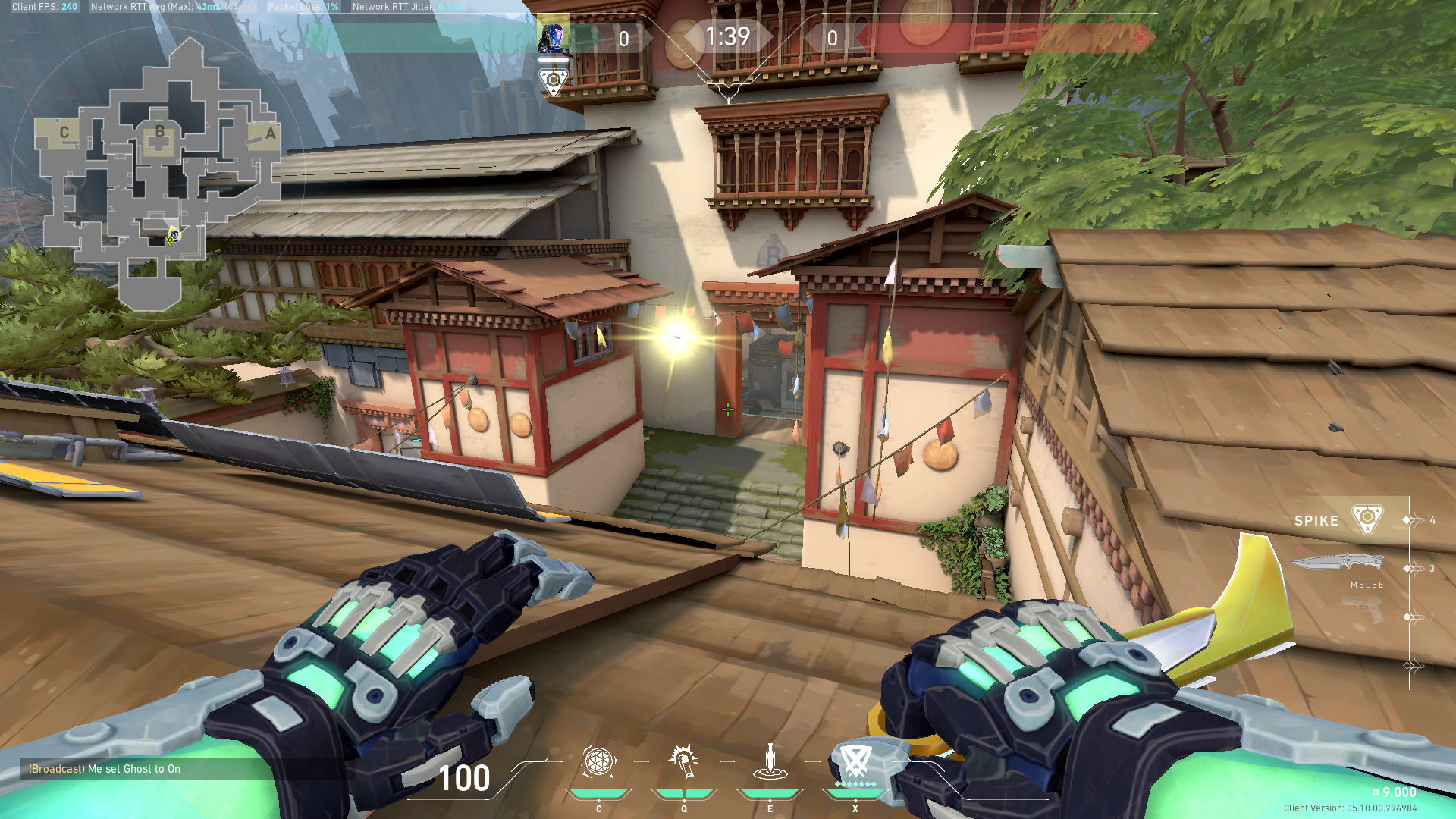Click the 1:39 round timer
The image size is (1456, 819).
pyautogui.click(x=727, y=37)
